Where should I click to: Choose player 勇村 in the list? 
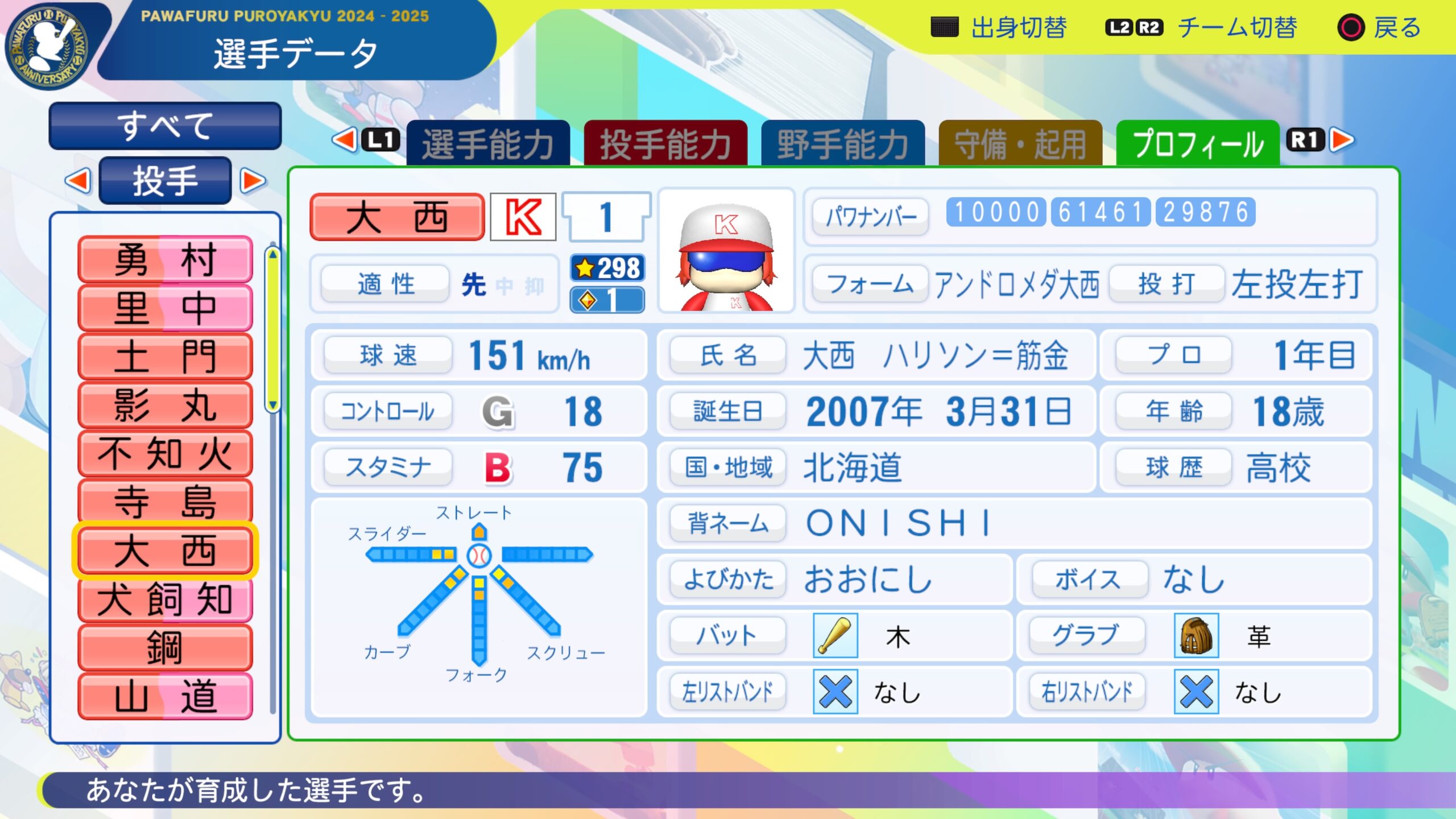pyautogui.click(x=165, y=260)
